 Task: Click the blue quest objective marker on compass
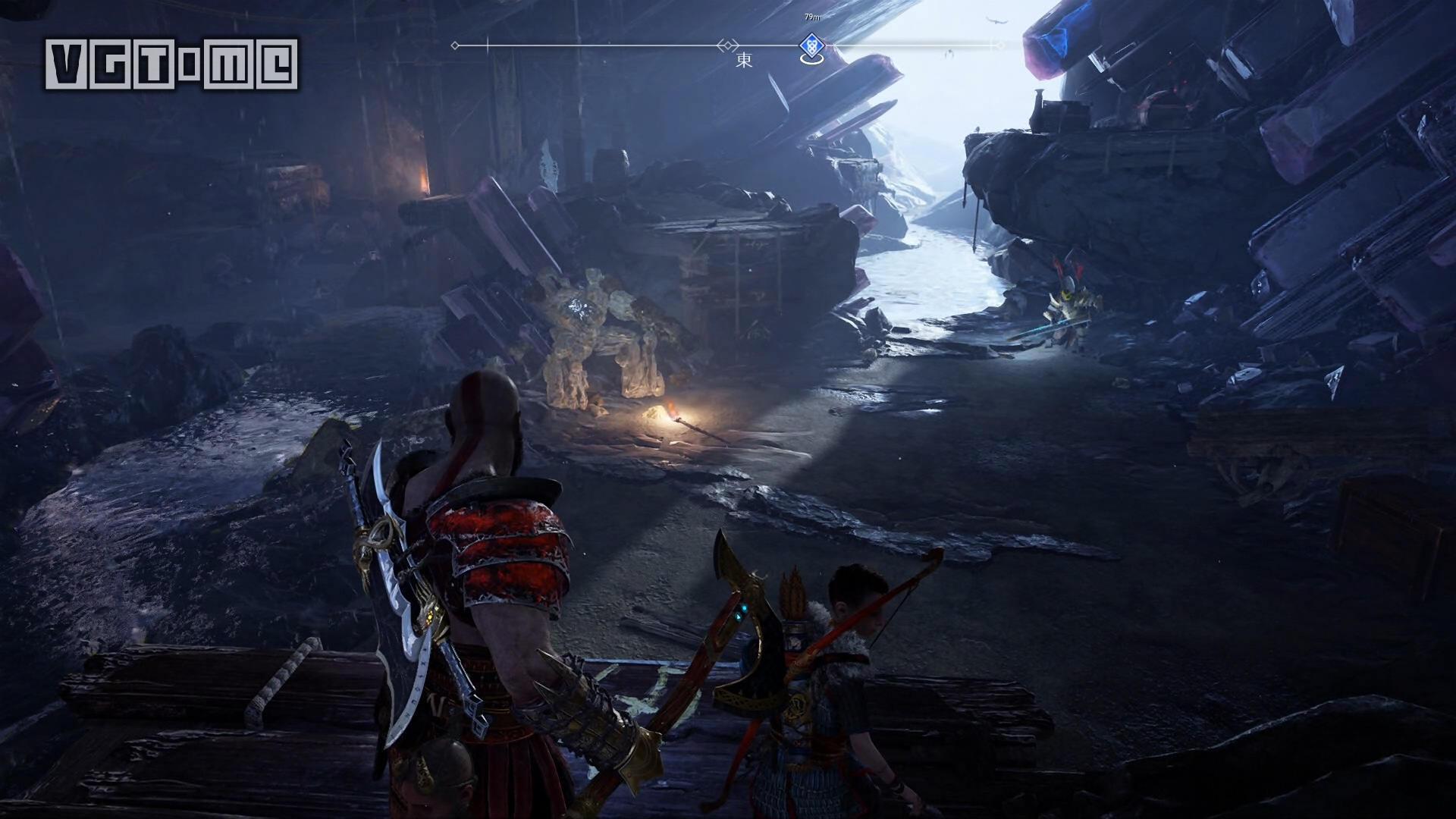(811, 49)
